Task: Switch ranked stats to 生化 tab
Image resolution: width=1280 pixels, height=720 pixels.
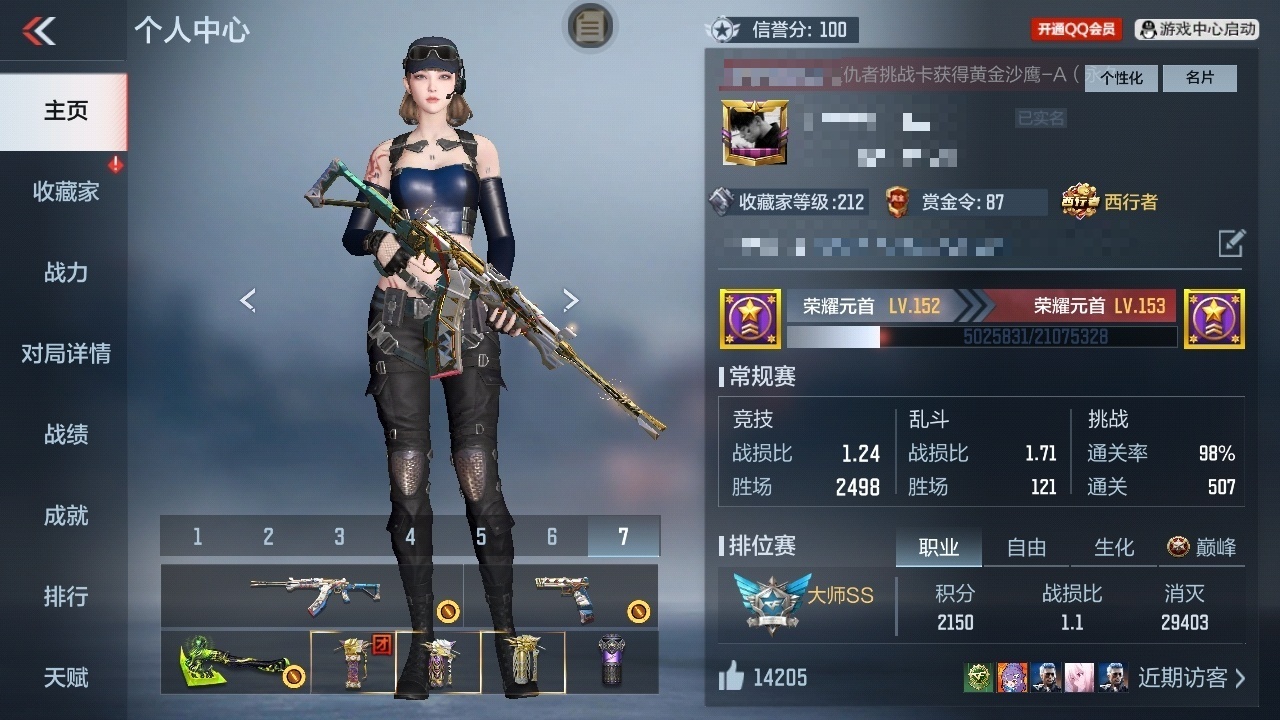Action: tap(1114, 547)
